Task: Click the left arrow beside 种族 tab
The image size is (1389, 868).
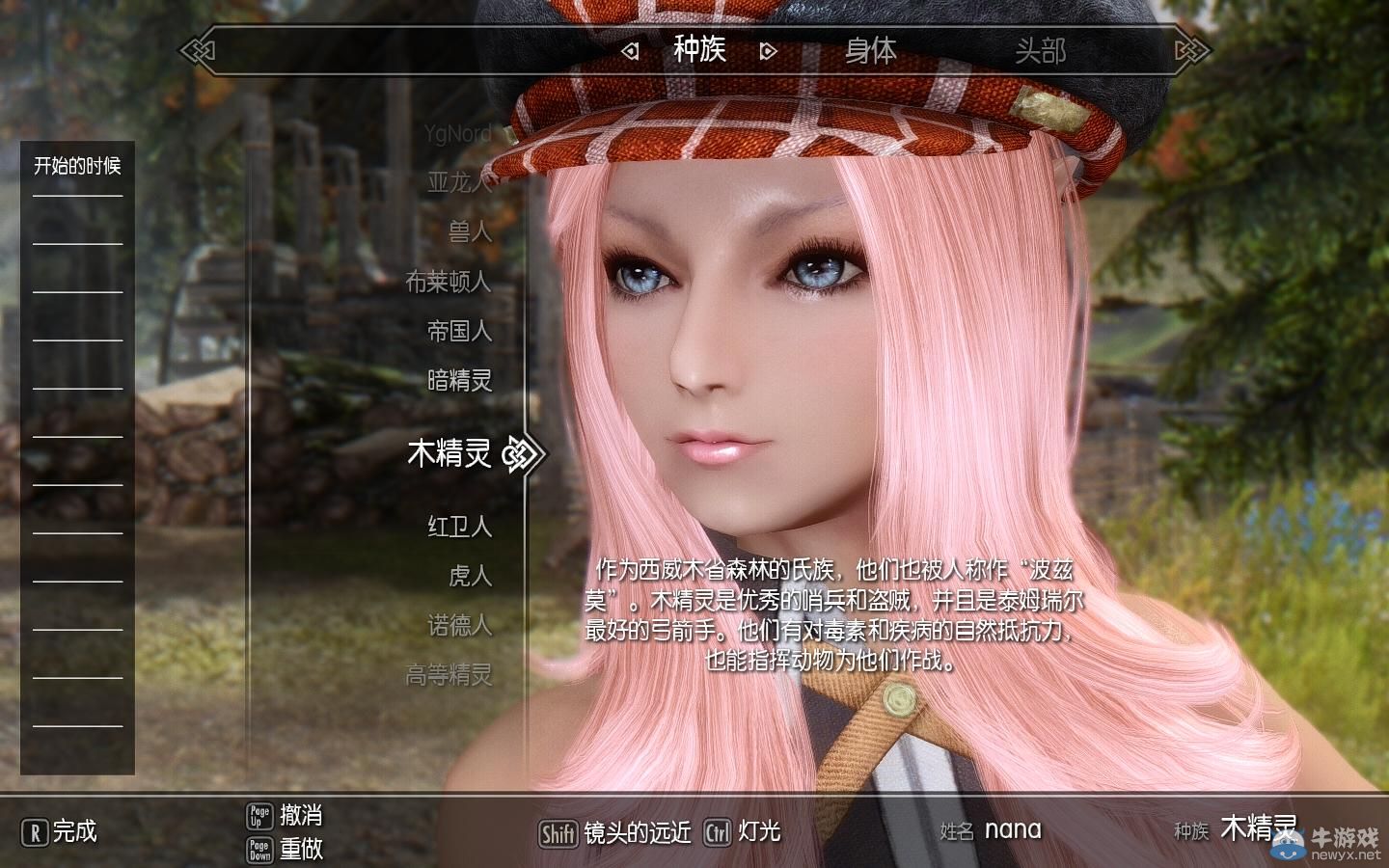Action: (x=629, y=52)
